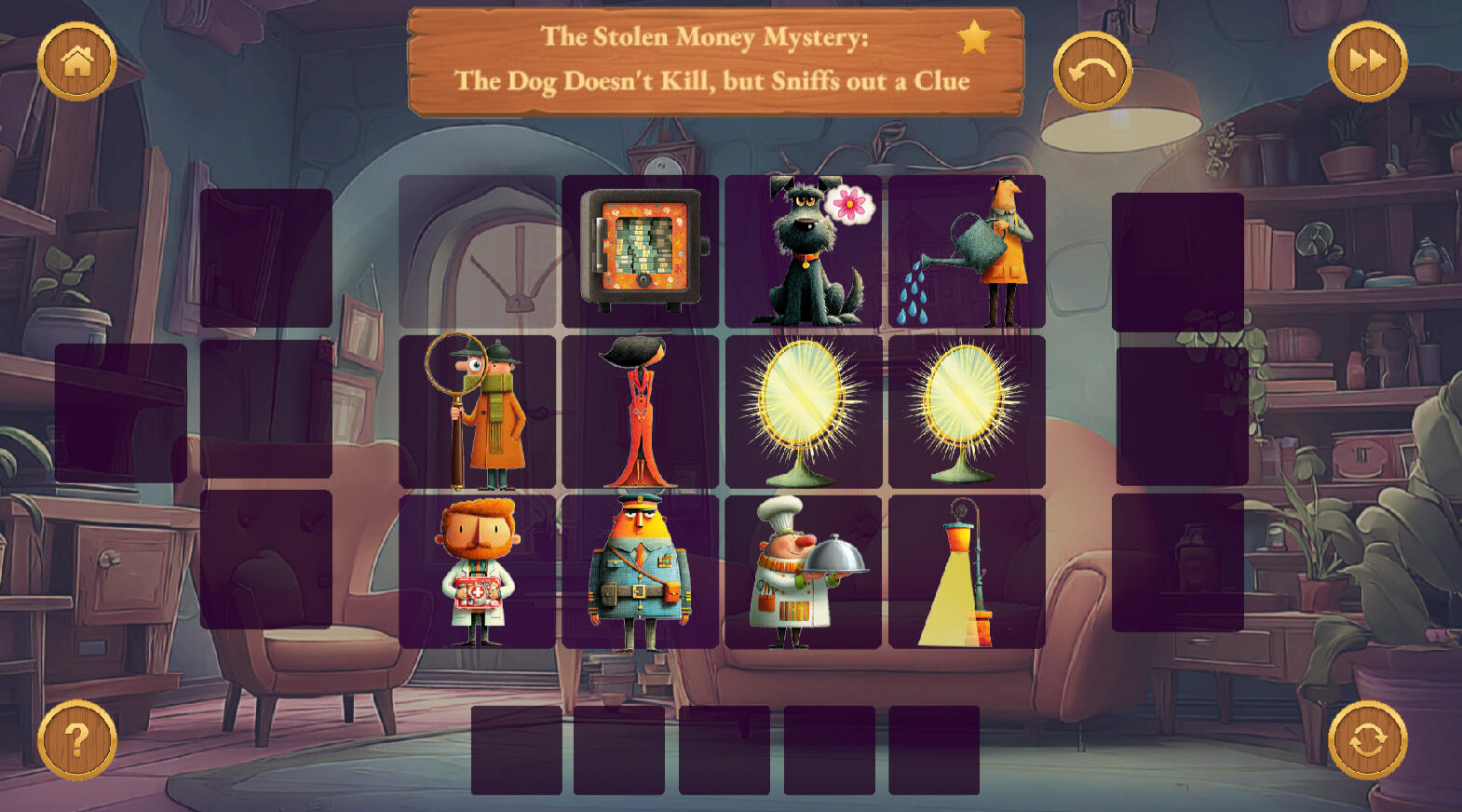Undo the last move
The width and height of the screenshot is (1462, 812).
pos(1092,71)
